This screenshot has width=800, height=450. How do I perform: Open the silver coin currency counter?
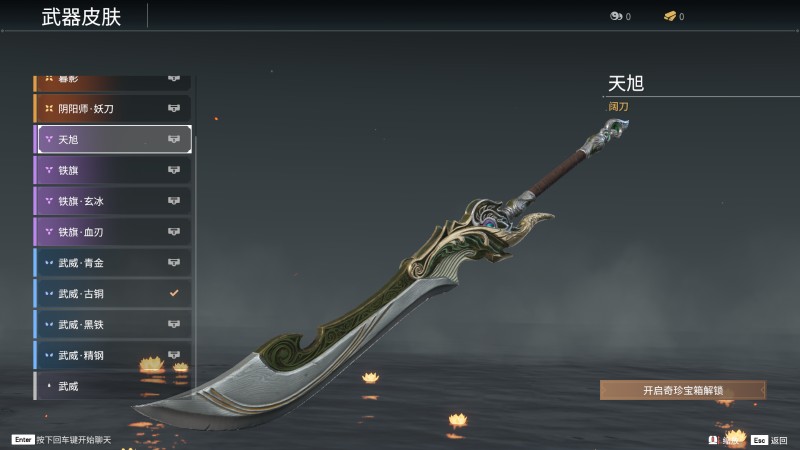[619, 16]
